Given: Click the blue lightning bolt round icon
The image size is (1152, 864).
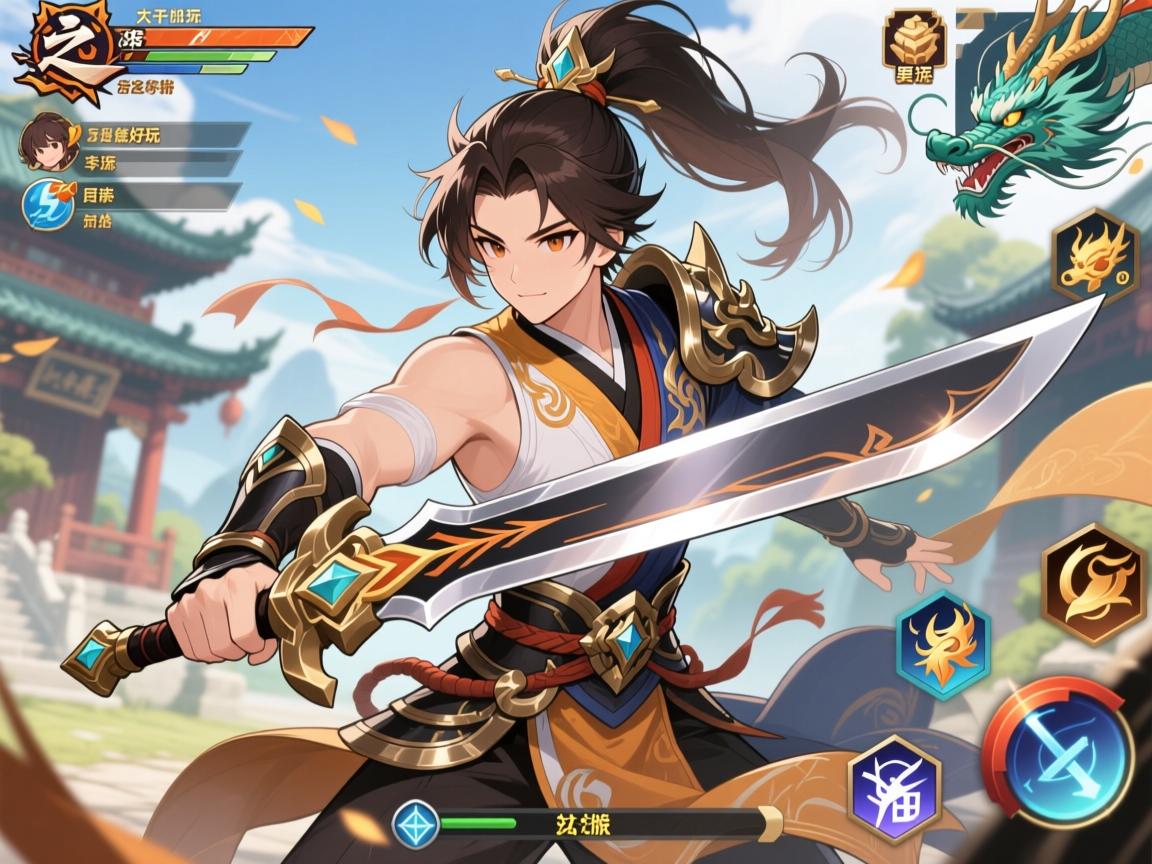Looking at the screenshot, I should click(47, 203).
